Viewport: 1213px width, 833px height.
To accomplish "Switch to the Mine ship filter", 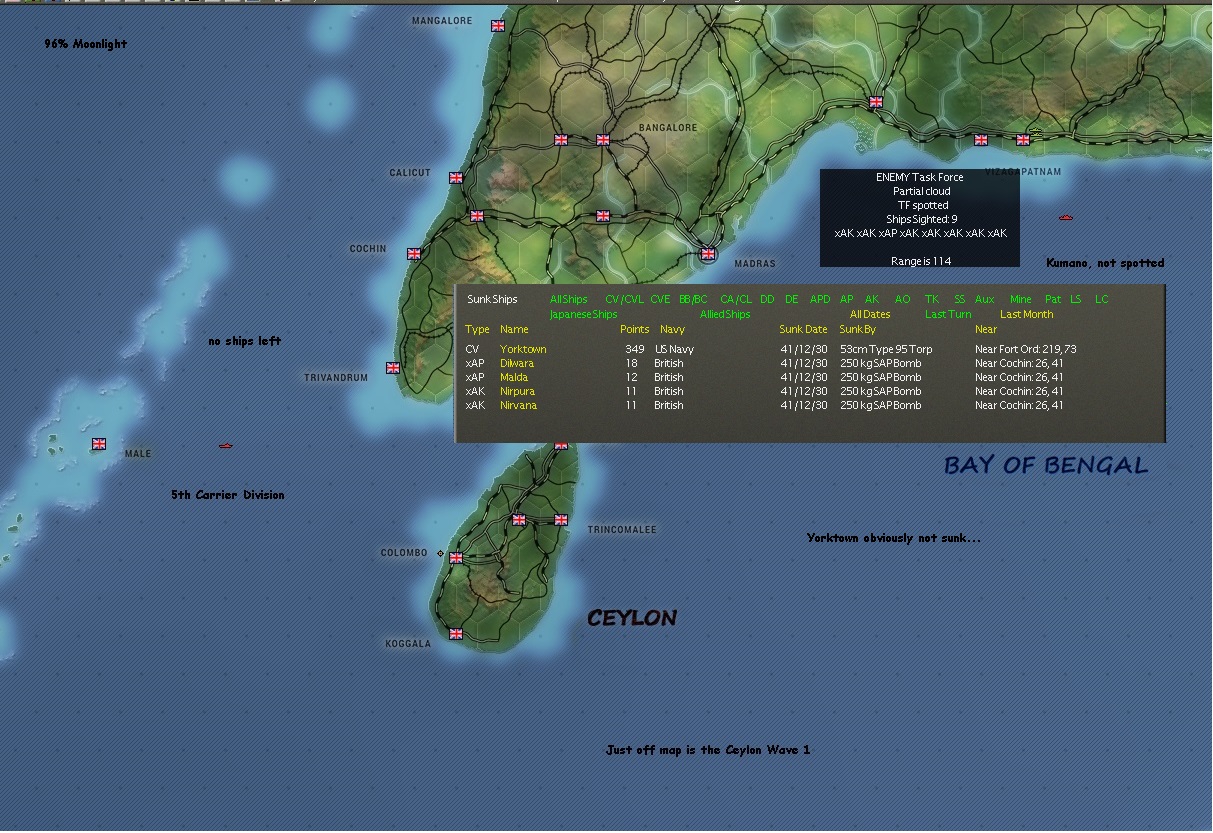I will [1020, 299].
